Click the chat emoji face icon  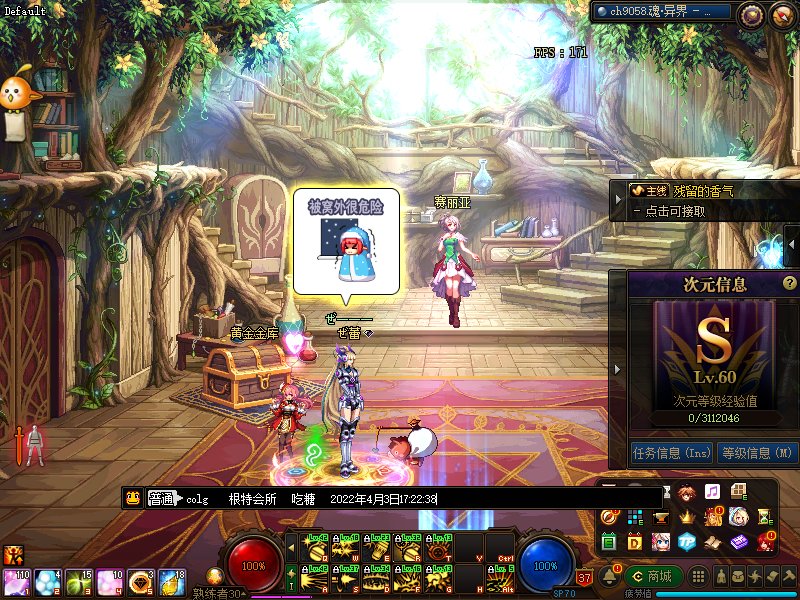pos(131,498)
